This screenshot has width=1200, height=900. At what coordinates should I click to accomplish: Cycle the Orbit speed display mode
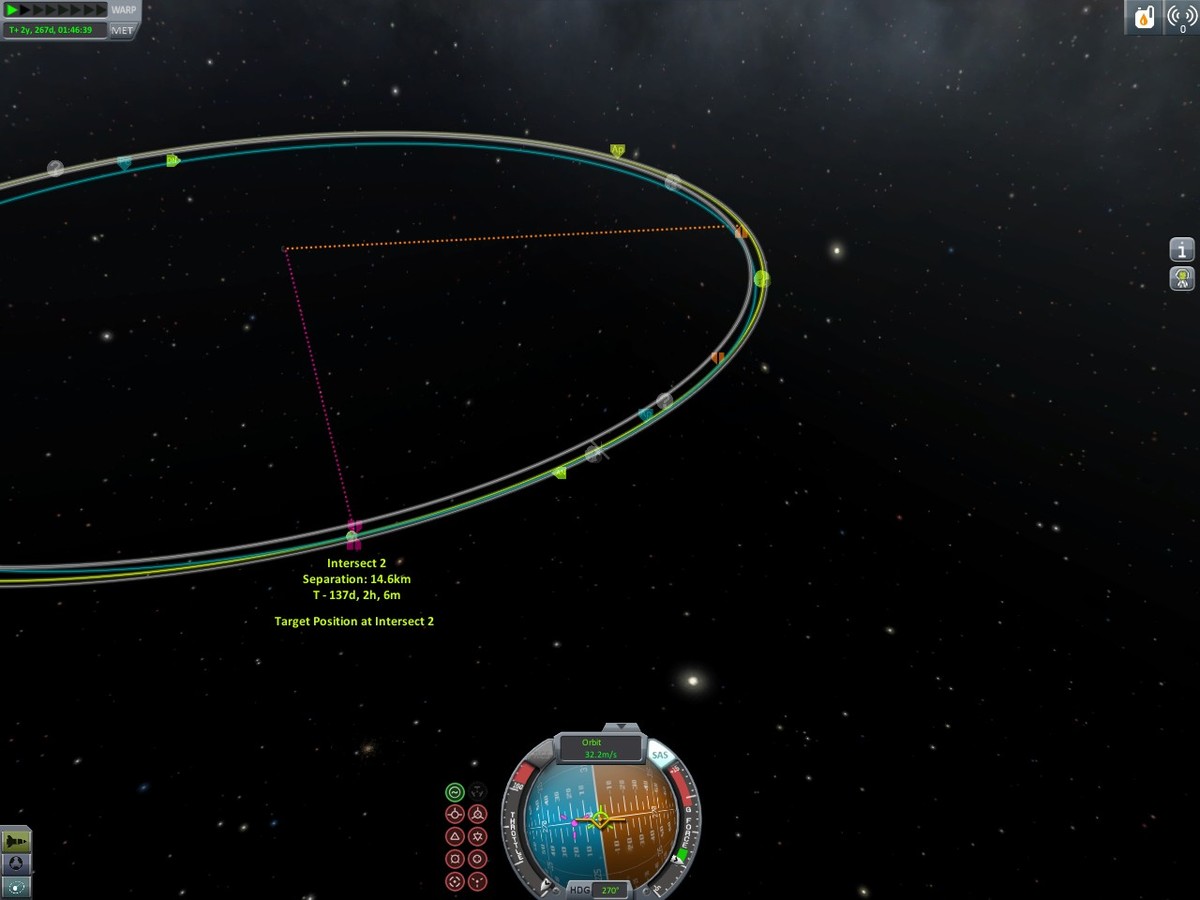tap(600, 748)
